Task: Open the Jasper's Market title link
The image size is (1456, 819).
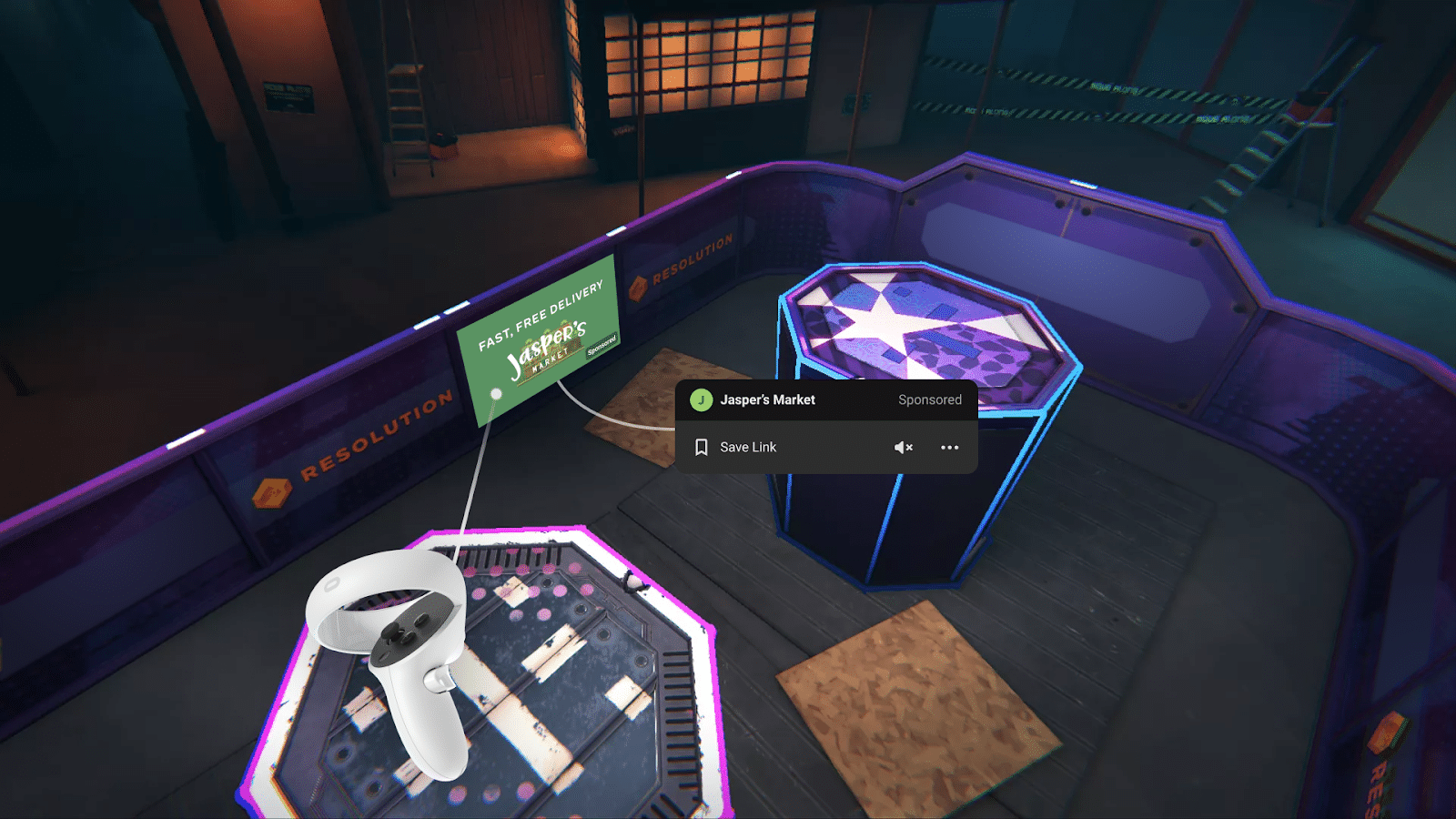Action: tap(767, 400)
